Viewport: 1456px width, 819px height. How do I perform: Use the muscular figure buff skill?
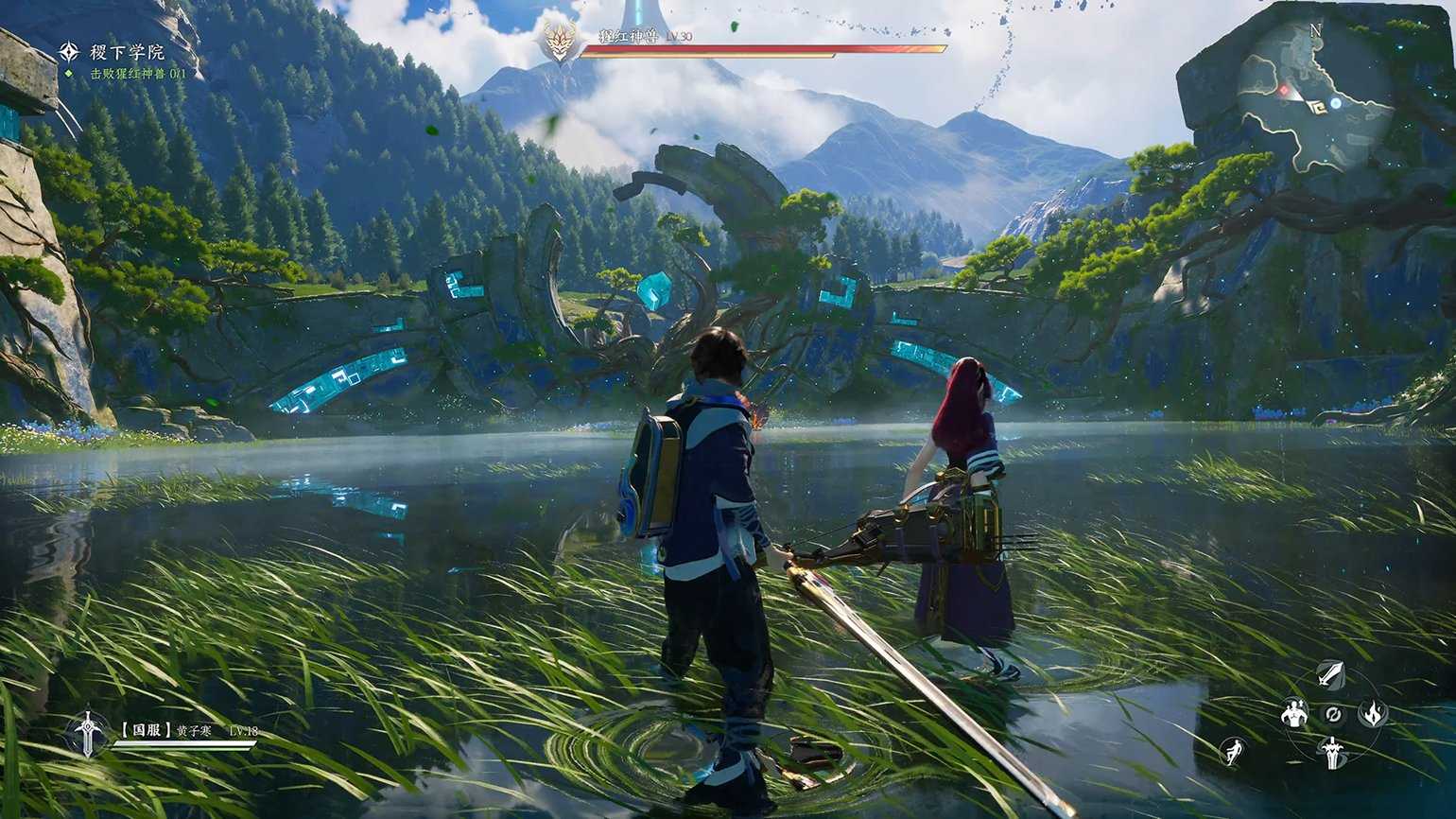(1293, 714)
